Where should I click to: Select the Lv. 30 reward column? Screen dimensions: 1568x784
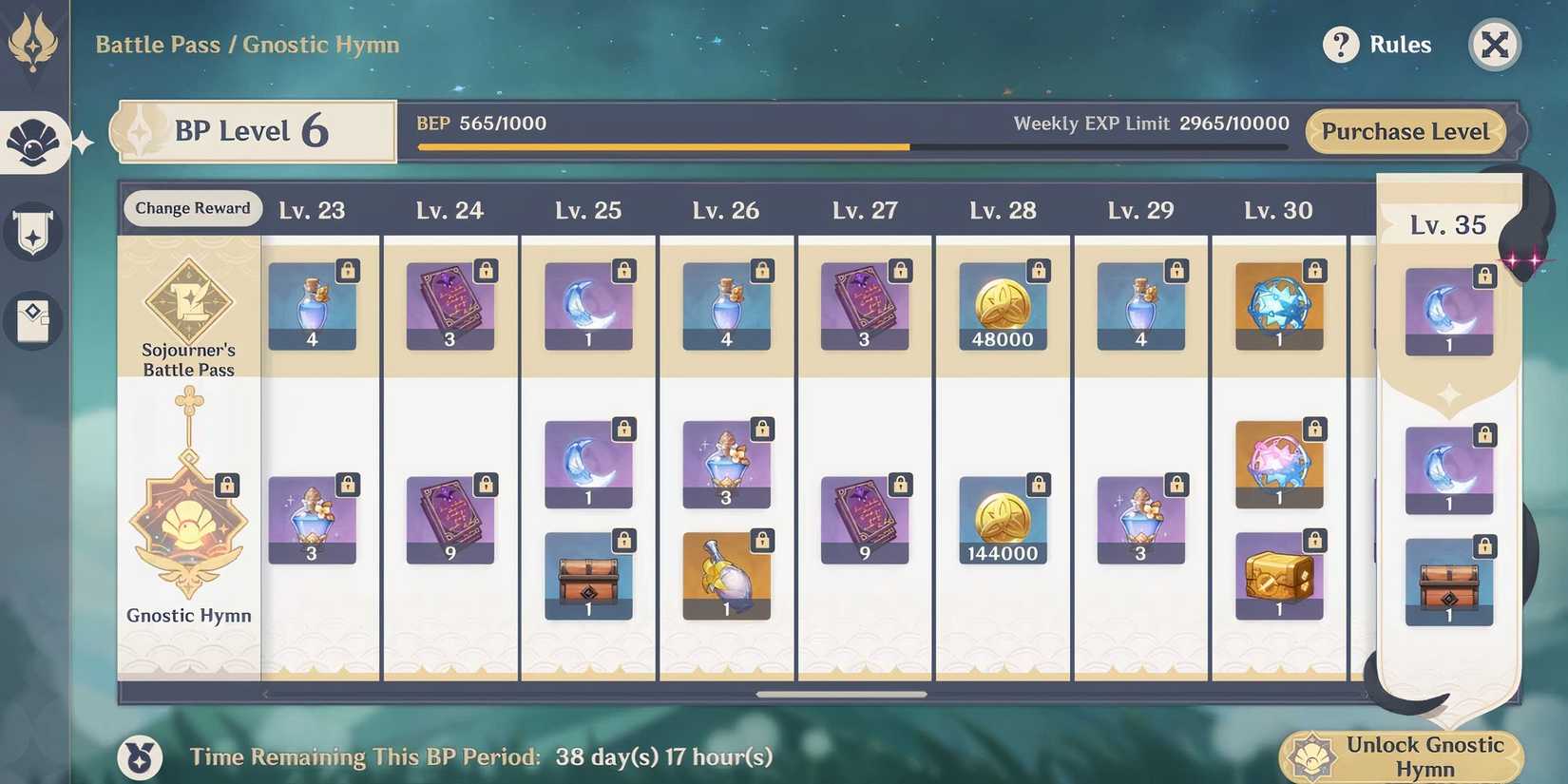(1278, 210)
